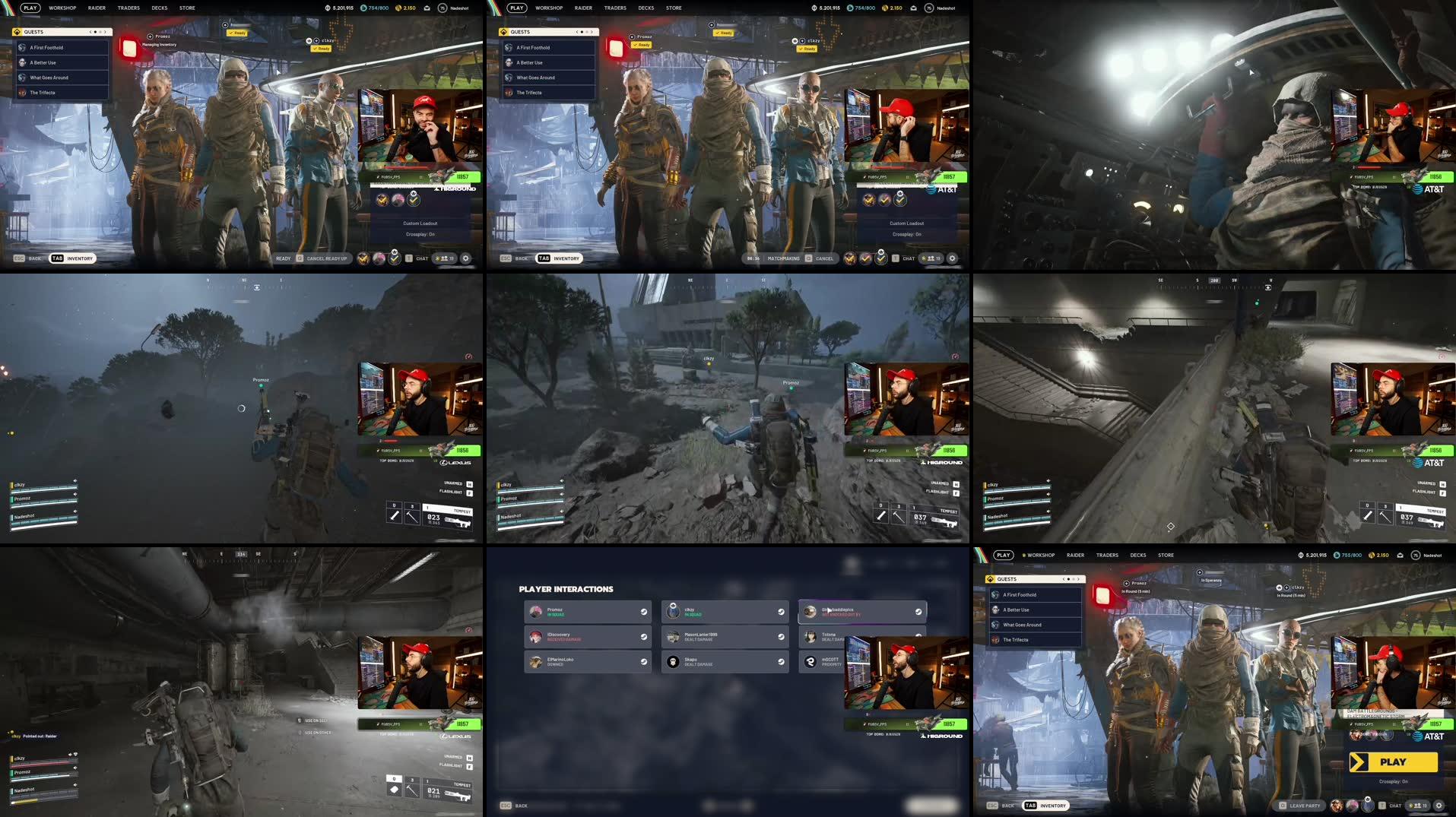Select the gold coin currency icon
Screen dimensions: 1456x817
(x=398, y=8)
